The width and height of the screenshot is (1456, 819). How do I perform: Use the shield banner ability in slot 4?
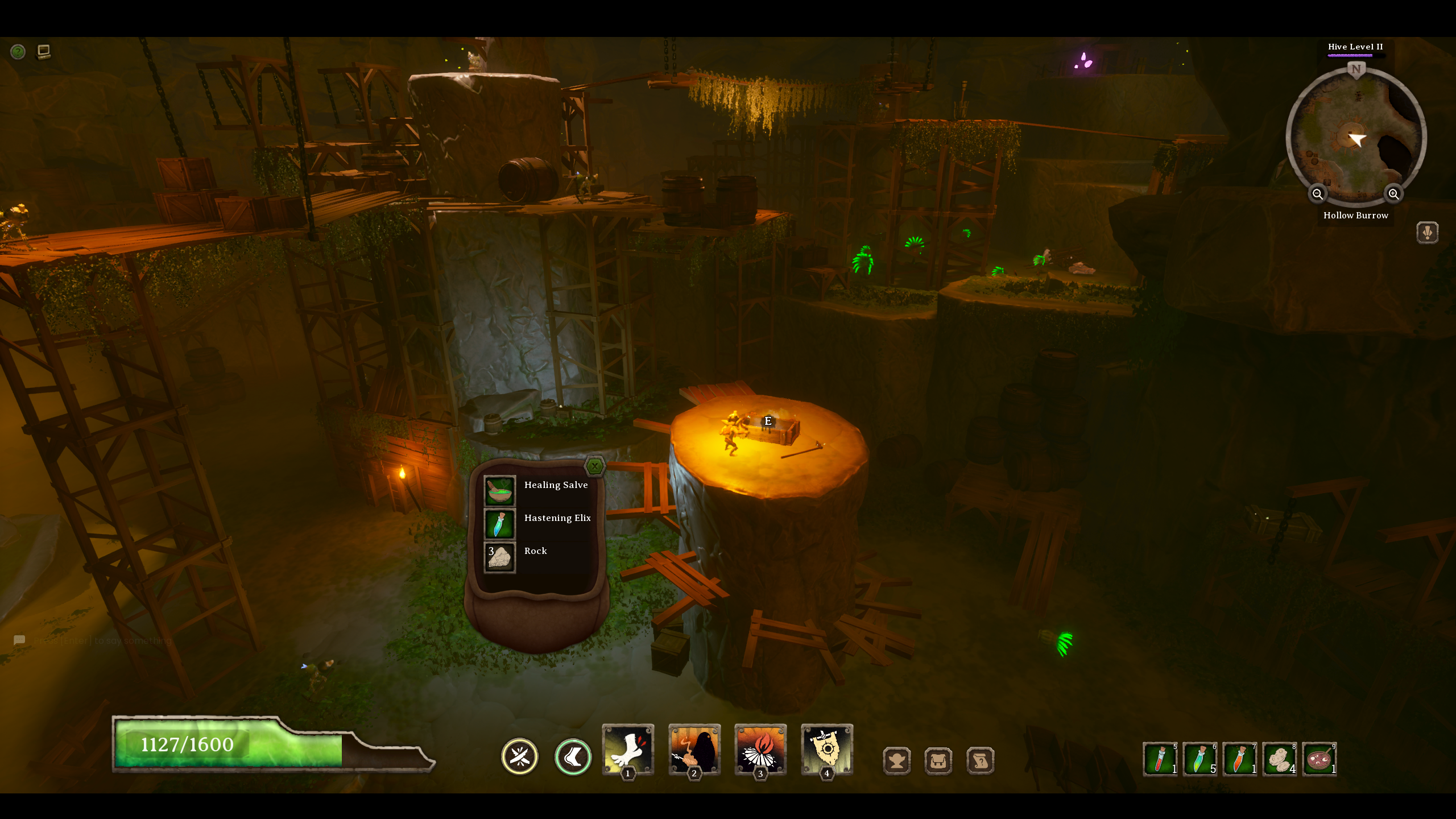(826, 751)
